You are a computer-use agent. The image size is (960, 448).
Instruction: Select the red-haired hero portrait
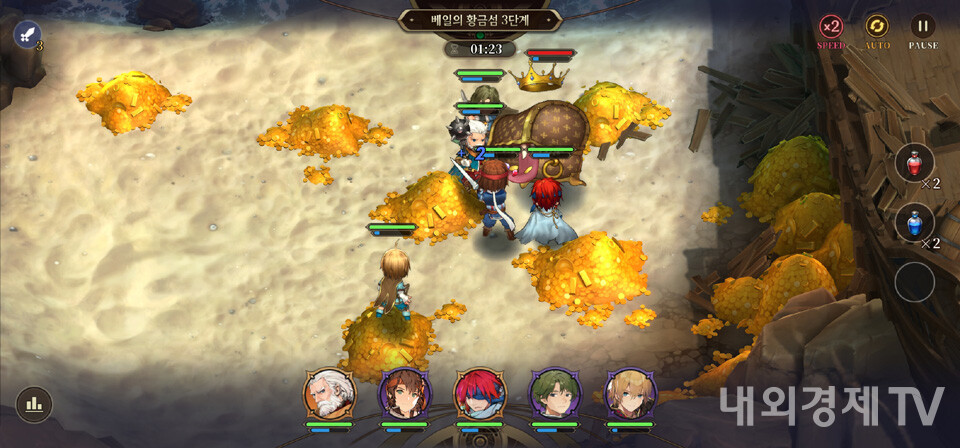click(x=480, y=394)
